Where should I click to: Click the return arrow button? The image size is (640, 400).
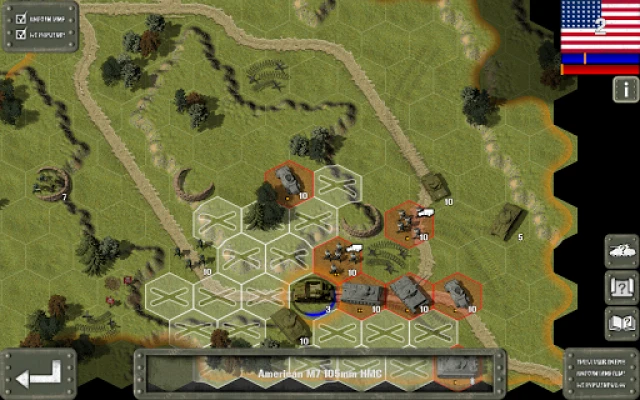coord(39,375)
